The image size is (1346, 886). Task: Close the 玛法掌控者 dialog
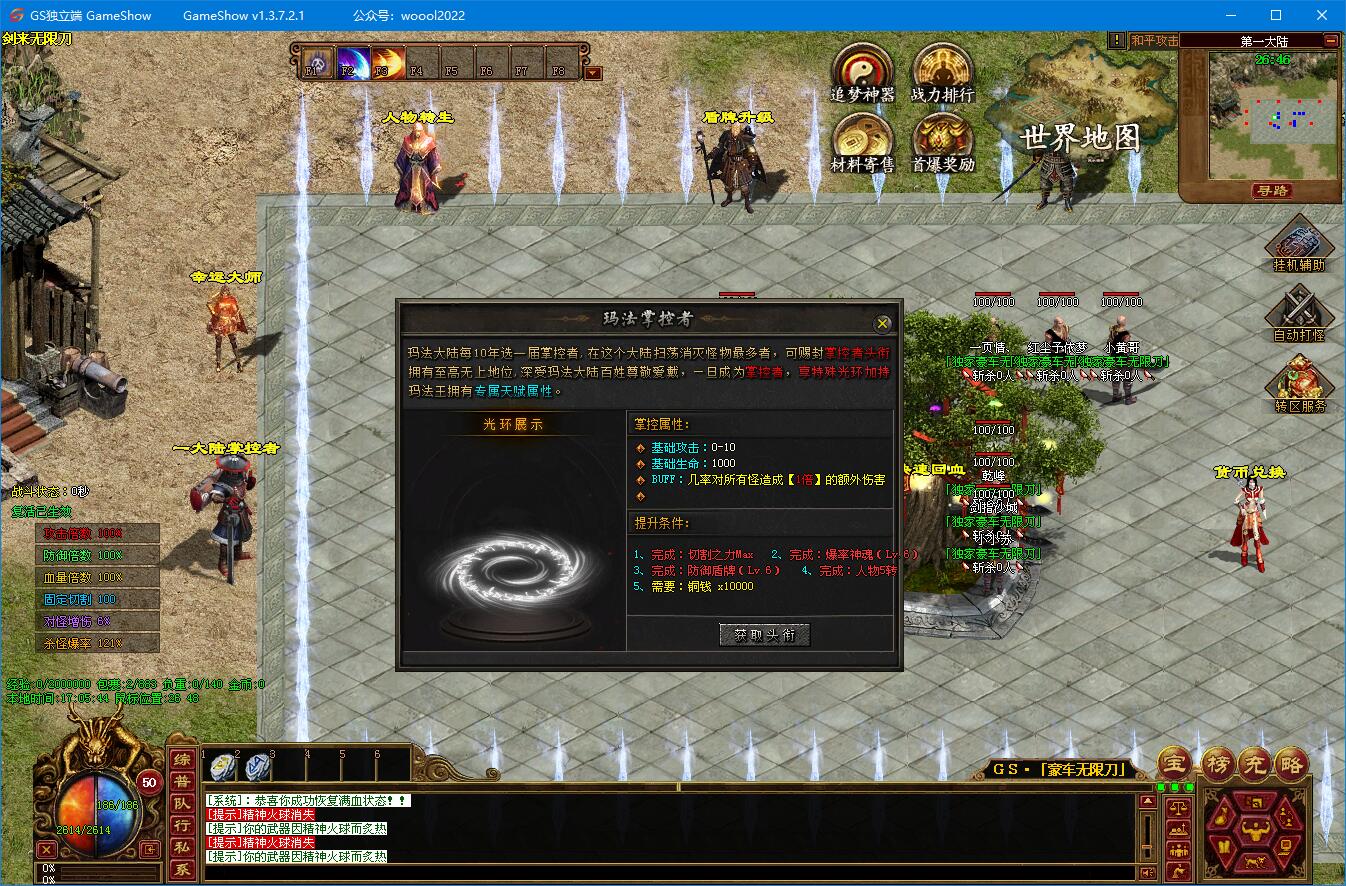point(882,323)
